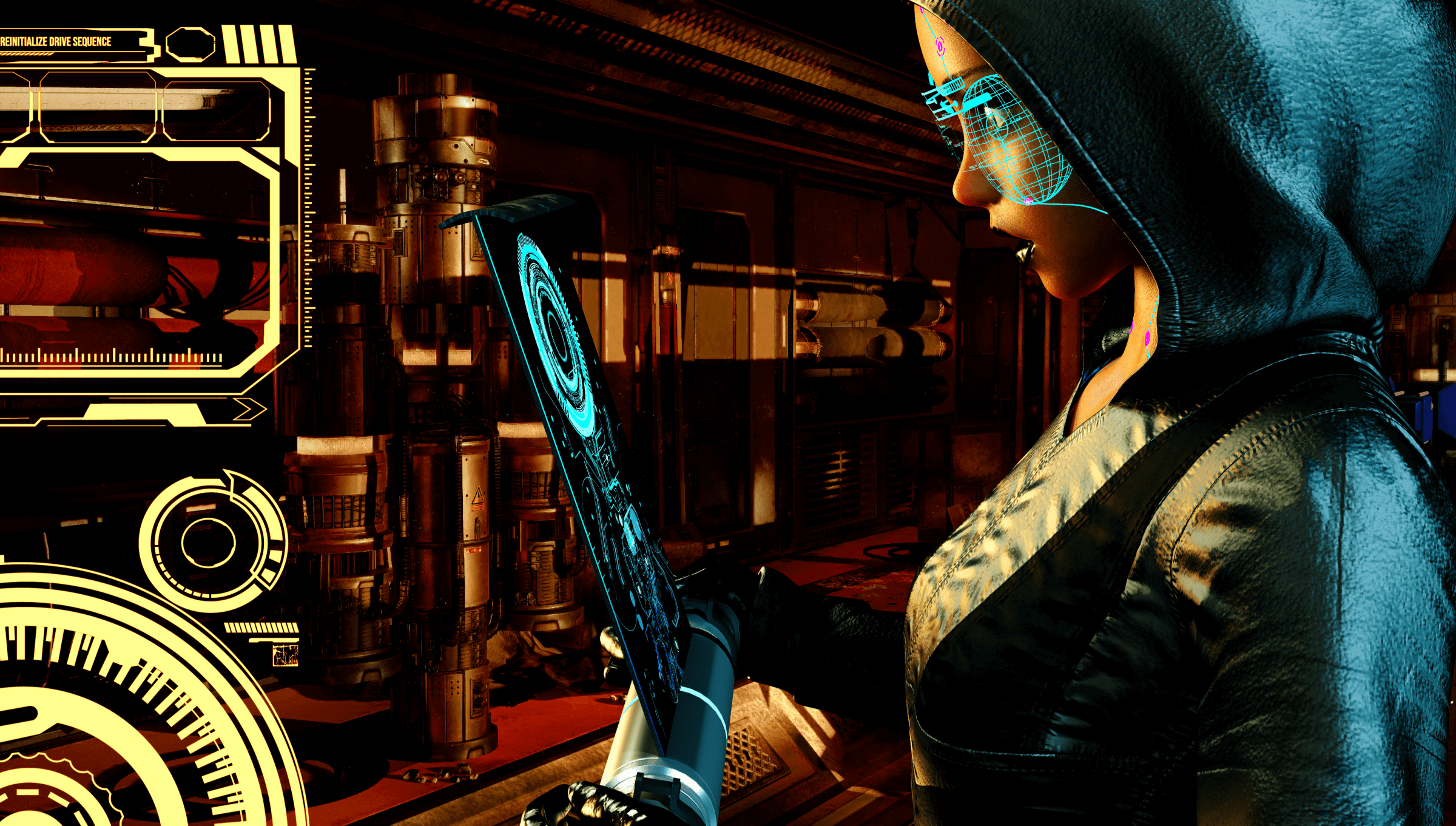Click the octagon icon beside Reinitialize Drive Sequence
The image size is (1456, 826).
(x=190, y=44)
